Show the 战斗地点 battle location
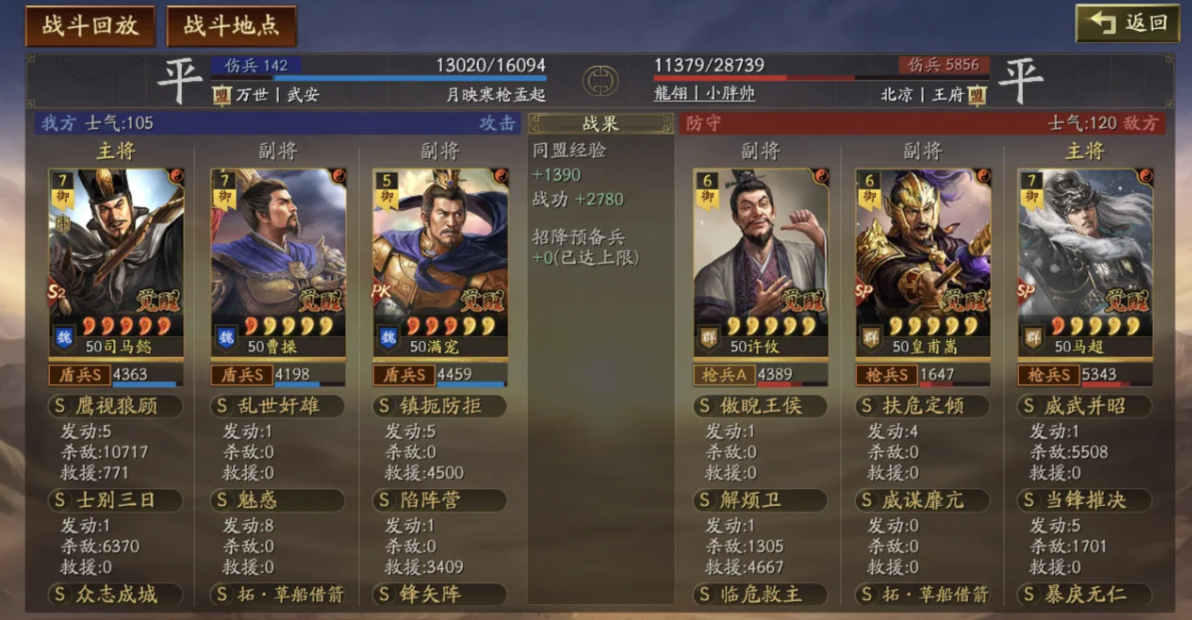The height and width of the screenshot is (620, 1192). coord(231,26)
